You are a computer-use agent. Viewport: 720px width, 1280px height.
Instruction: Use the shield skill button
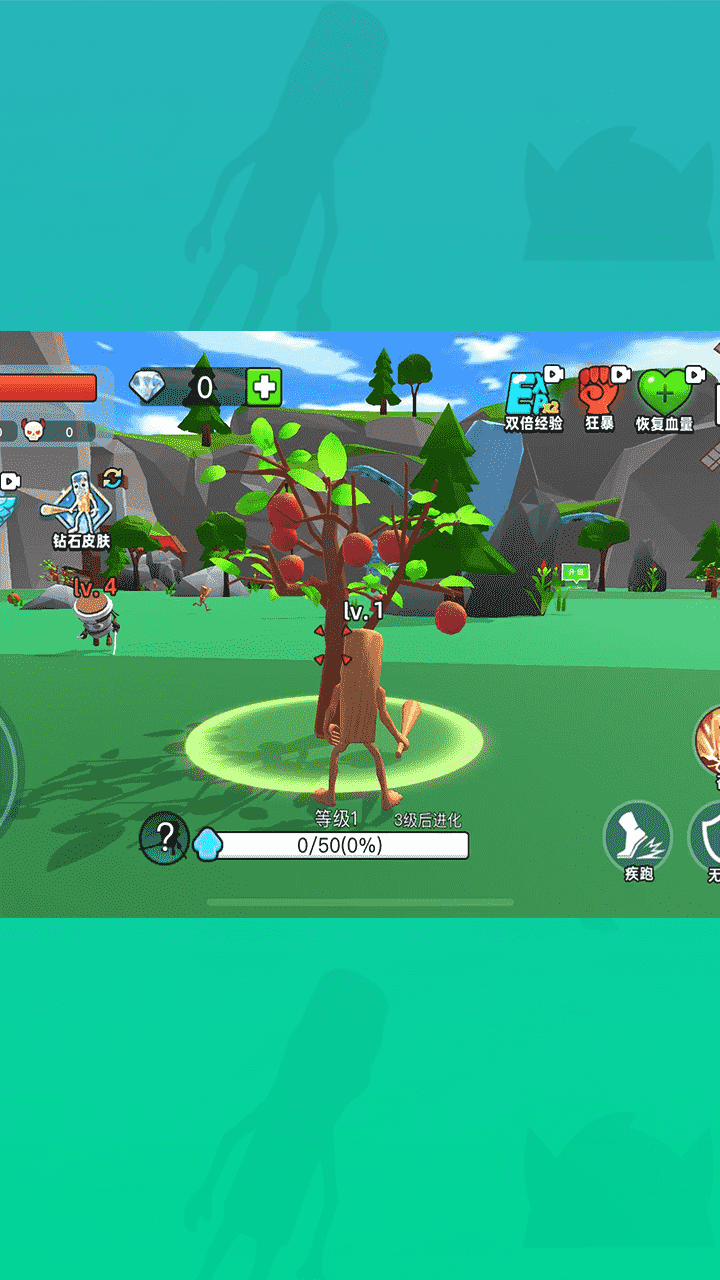pyautogui.click(x=708, y=838)
